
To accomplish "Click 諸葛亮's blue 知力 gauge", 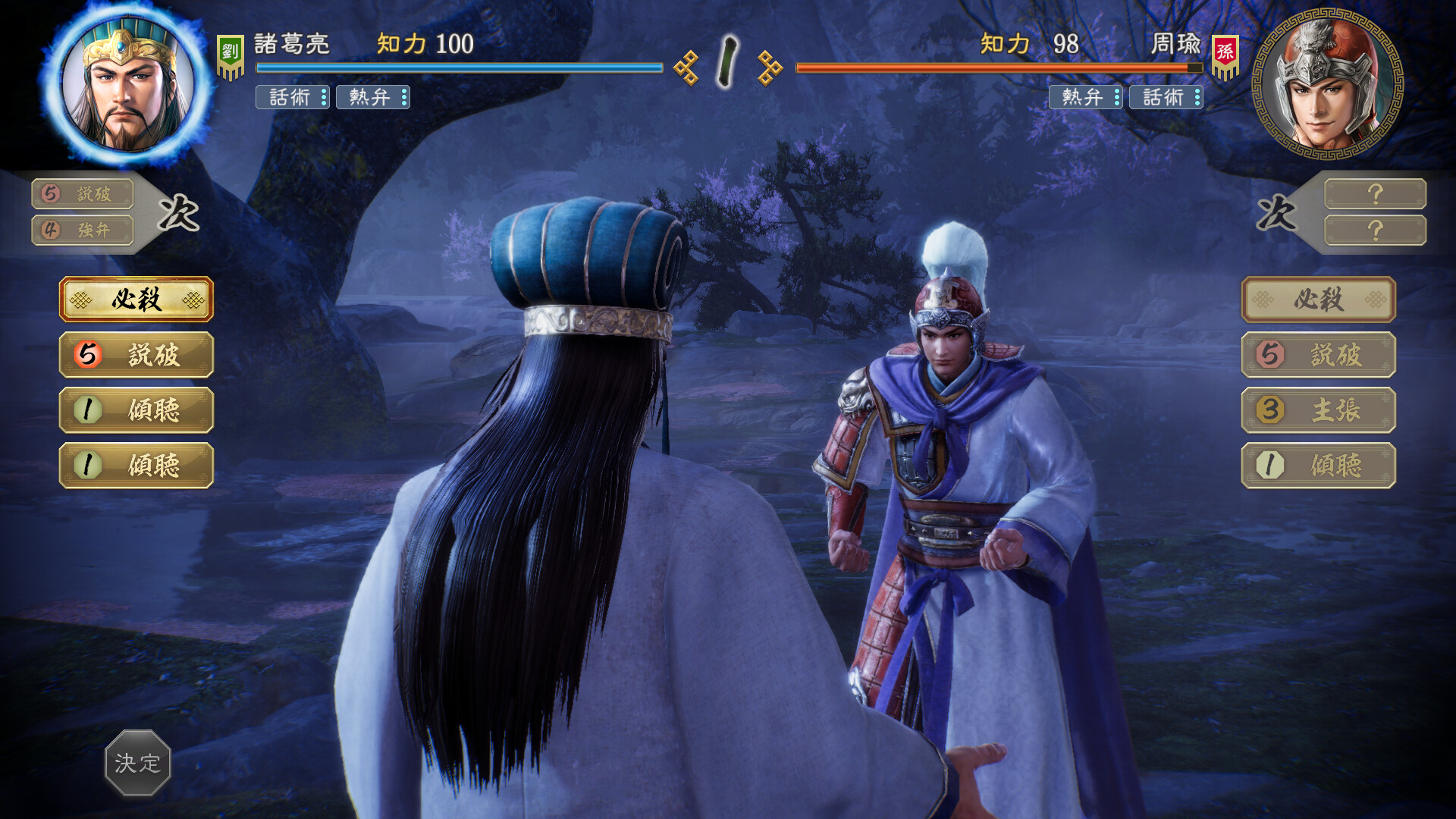I will pos(455,68).
